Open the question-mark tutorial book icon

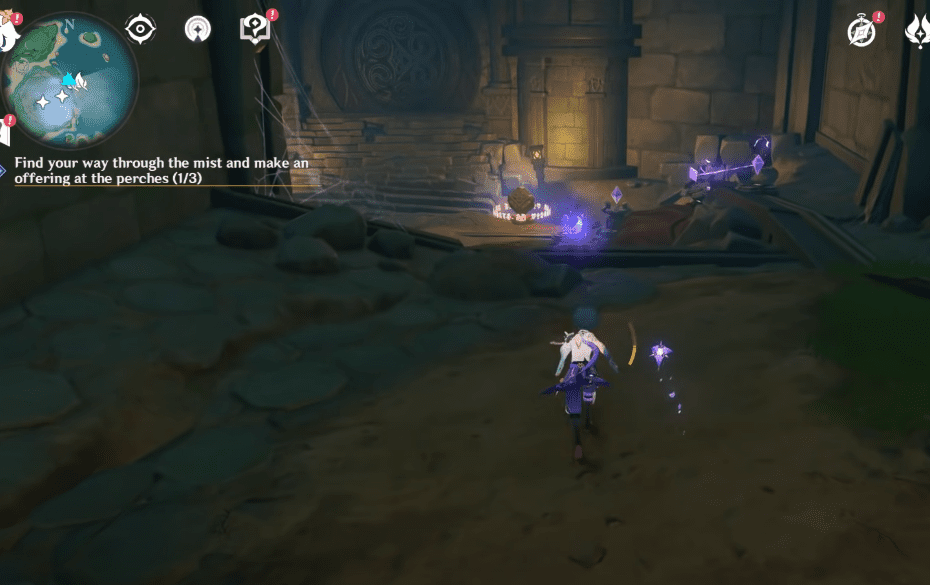(x=255, y=29)
